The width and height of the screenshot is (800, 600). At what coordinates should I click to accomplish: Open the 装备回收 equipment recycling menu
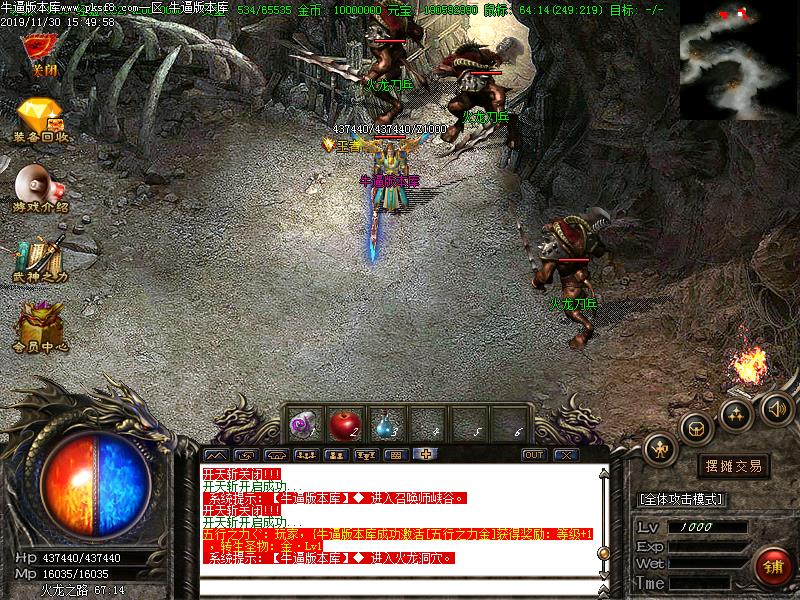(x=40, y=120)
